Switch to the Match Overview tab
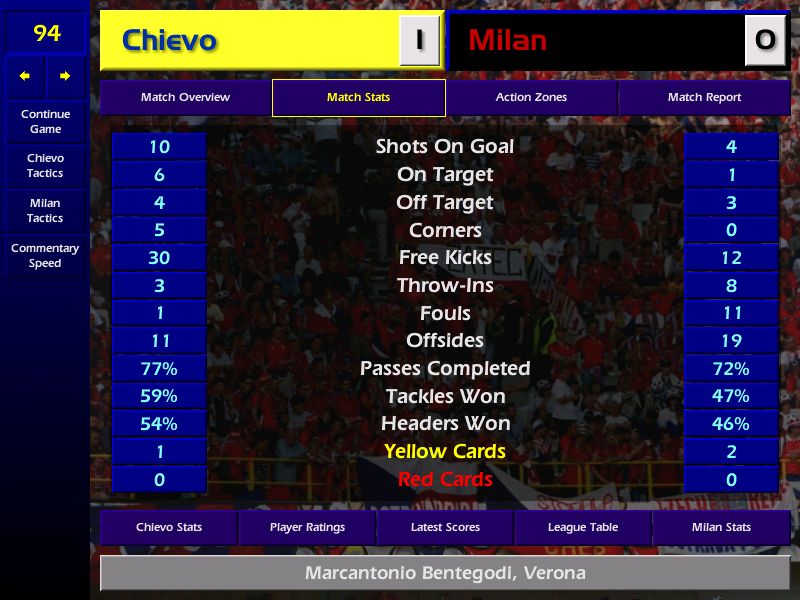 click(x=185, y=98)
